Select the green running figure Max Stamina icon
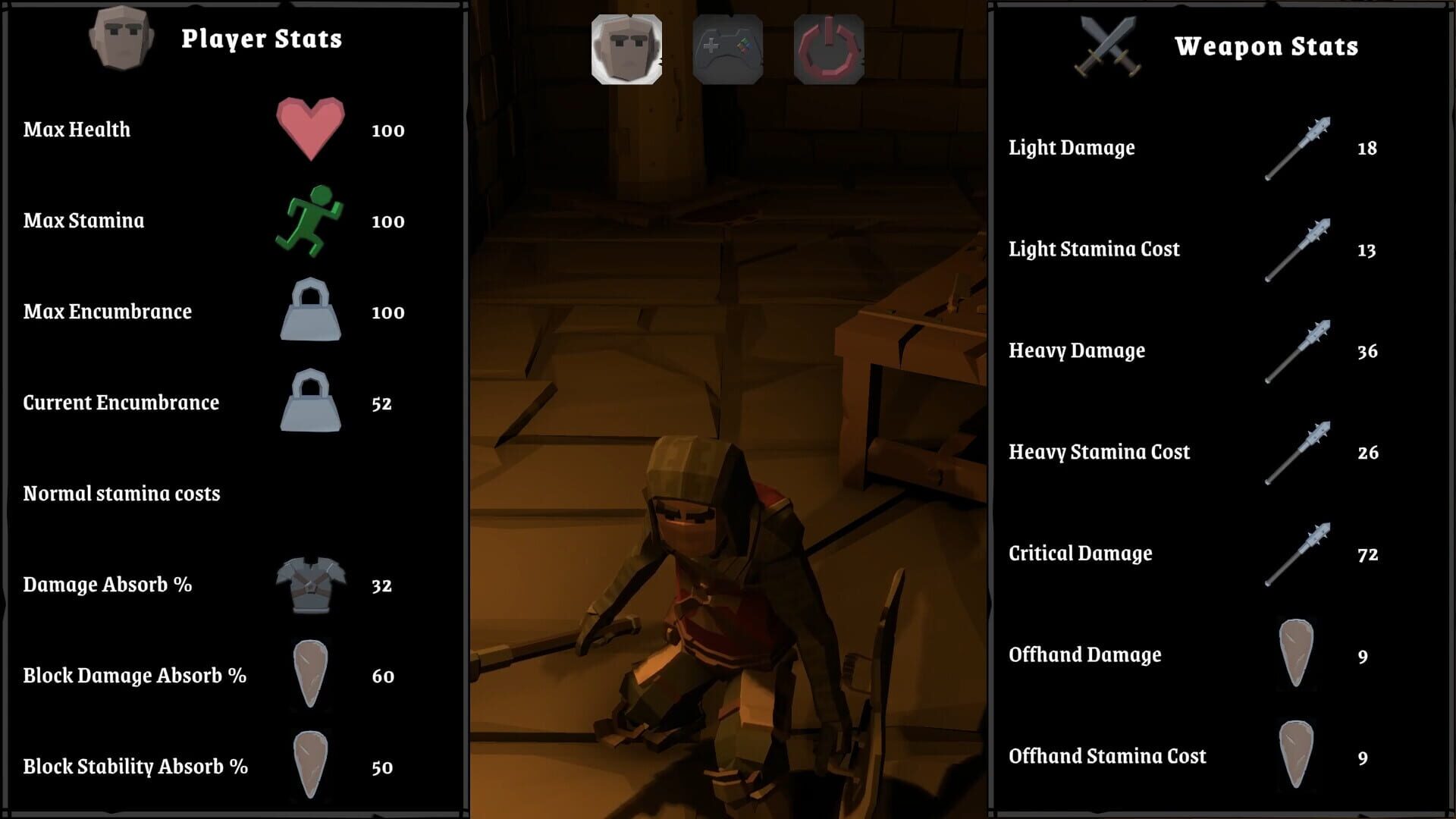Viewport: 1456px width, 819px height. click(309, 221)
